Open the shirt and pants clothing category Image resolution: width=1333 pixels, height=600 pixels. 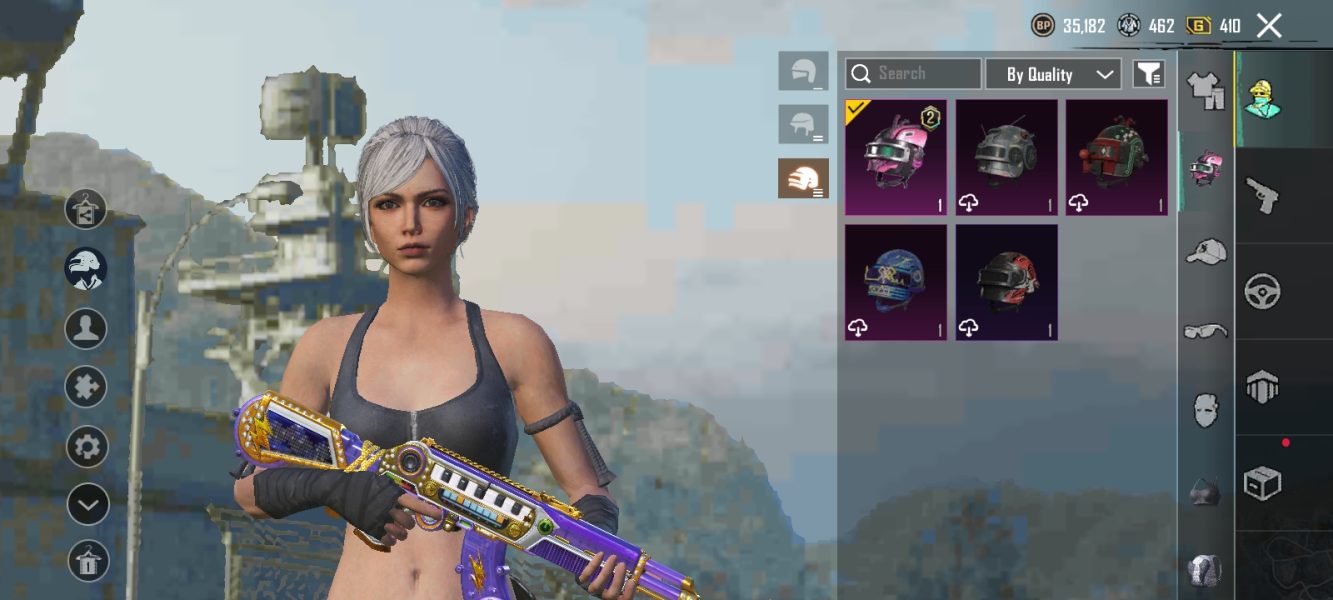point(1206,90)
